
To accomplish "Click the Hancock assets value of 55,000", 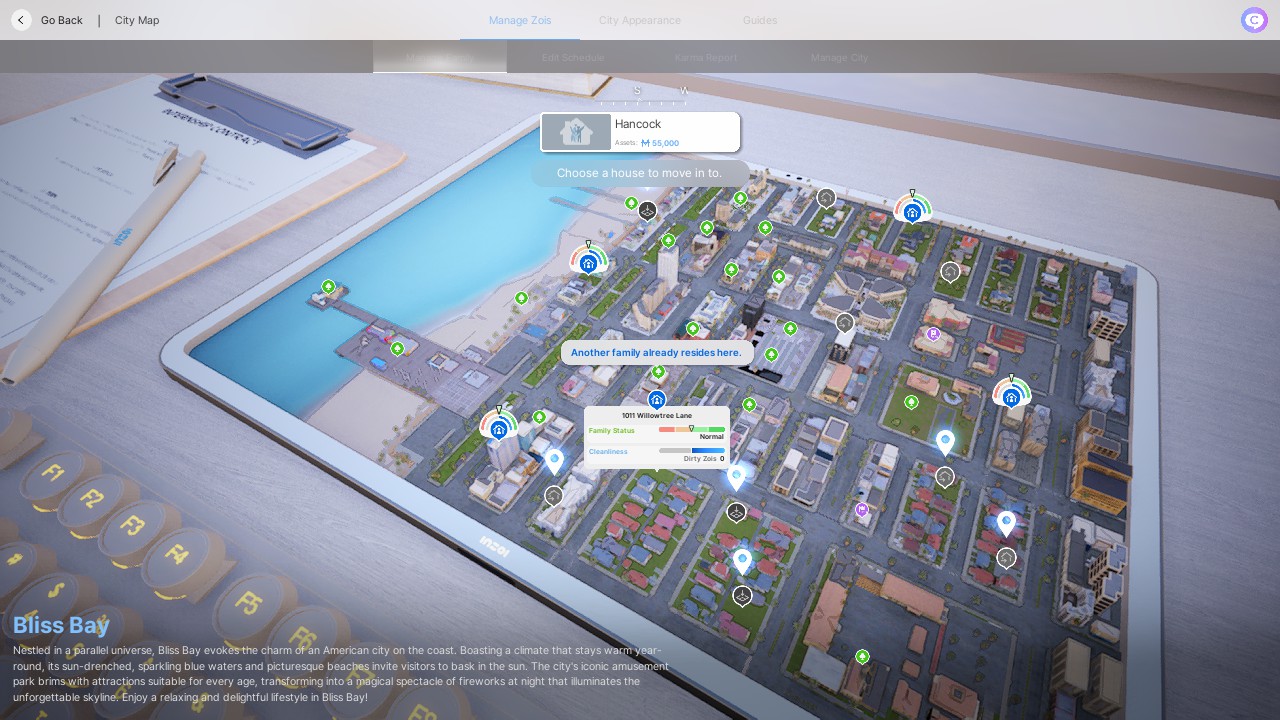I will pos(658,142).
